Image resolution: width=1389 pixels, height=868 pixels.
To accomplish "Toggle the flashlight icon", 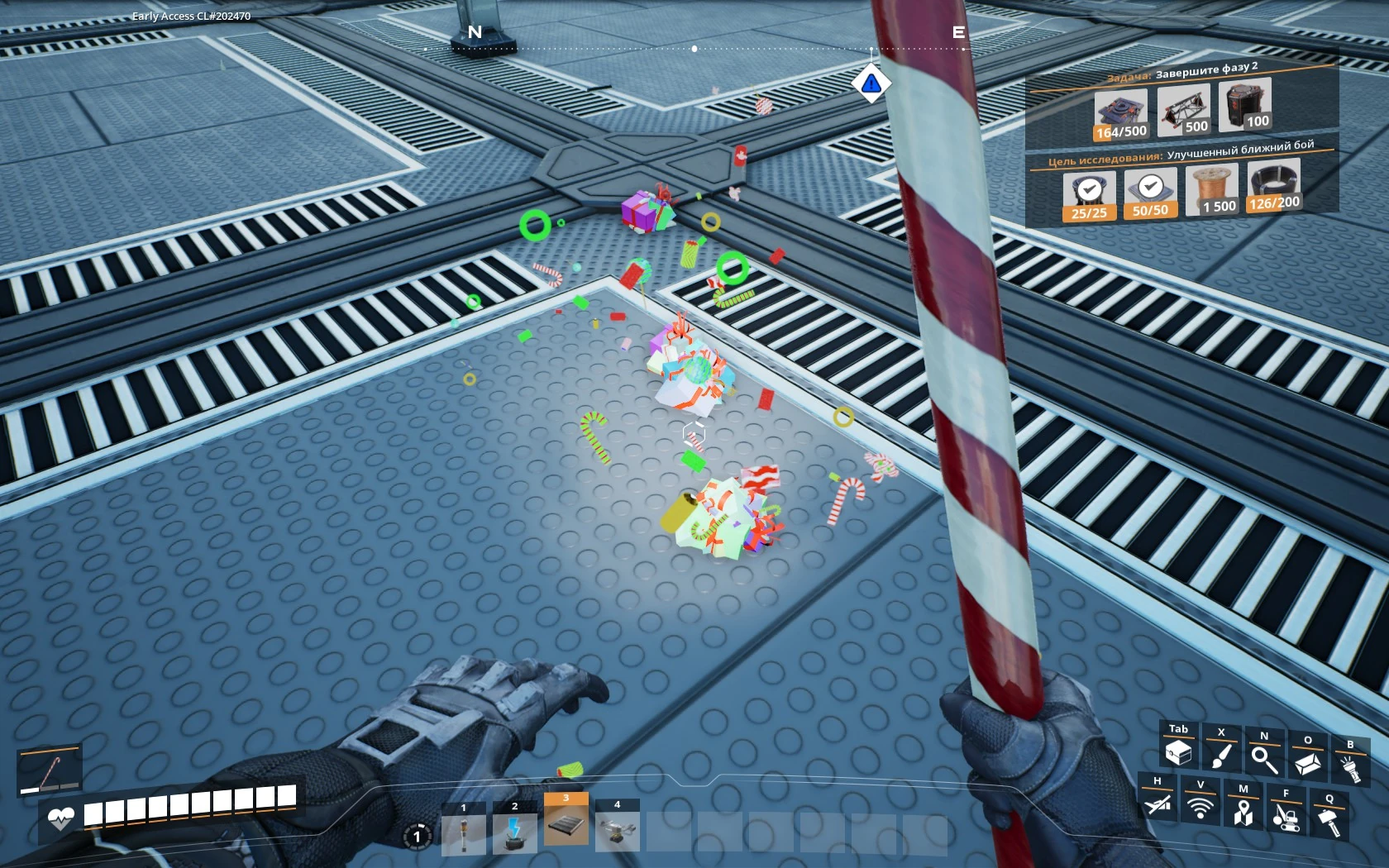I will click(1350, 767).
